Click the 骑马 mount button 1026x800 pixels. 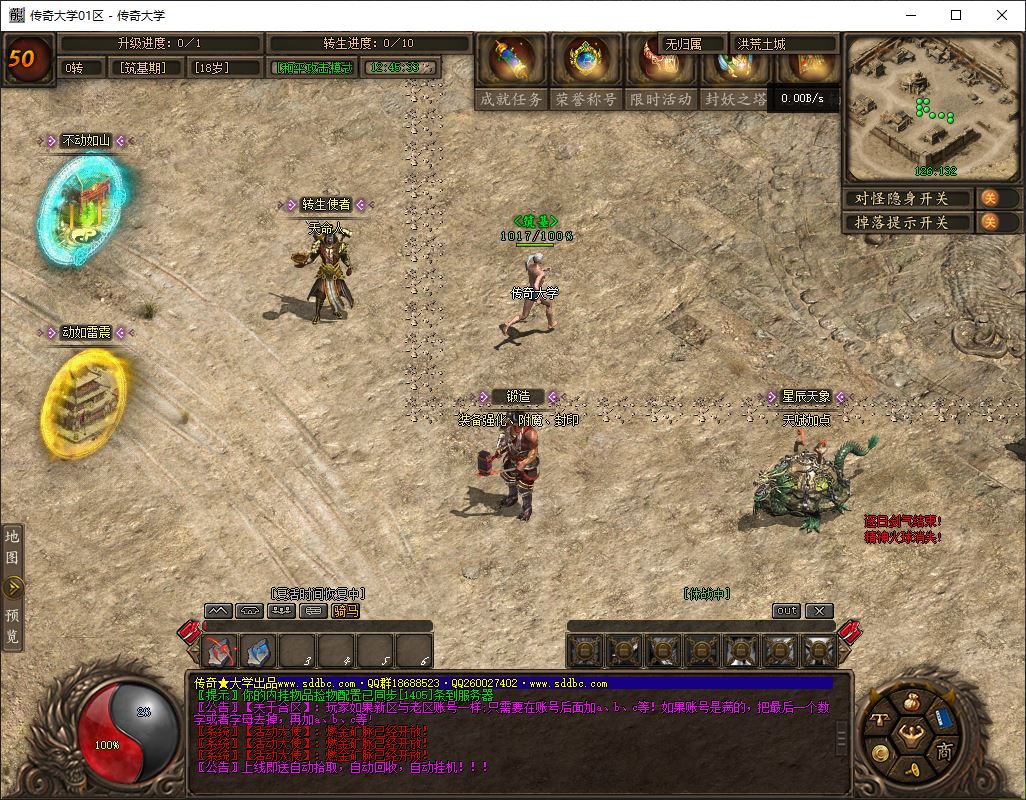[345, 611]
